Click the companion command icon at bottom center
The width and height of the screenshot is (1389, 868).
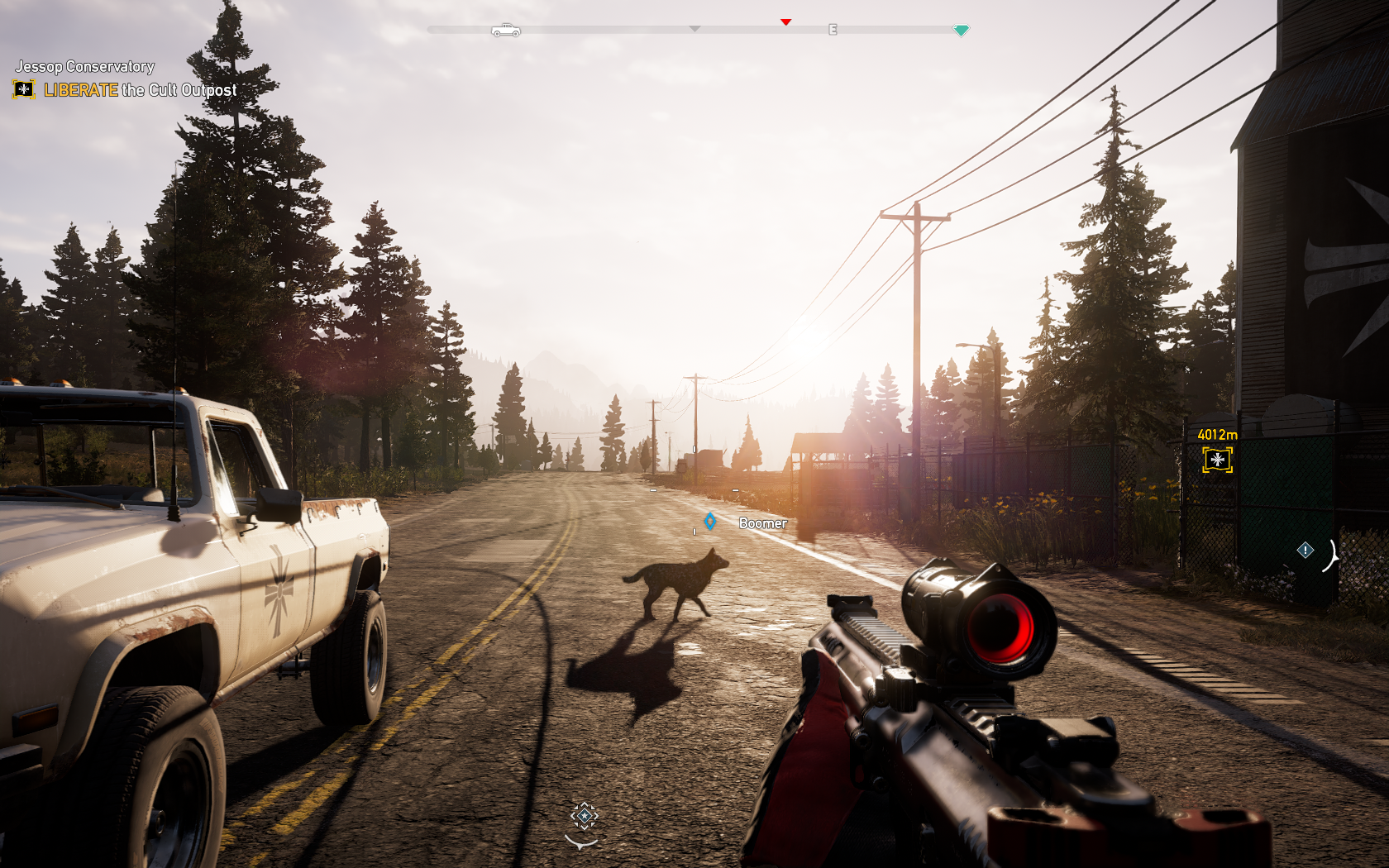click(x=584, y=817)
